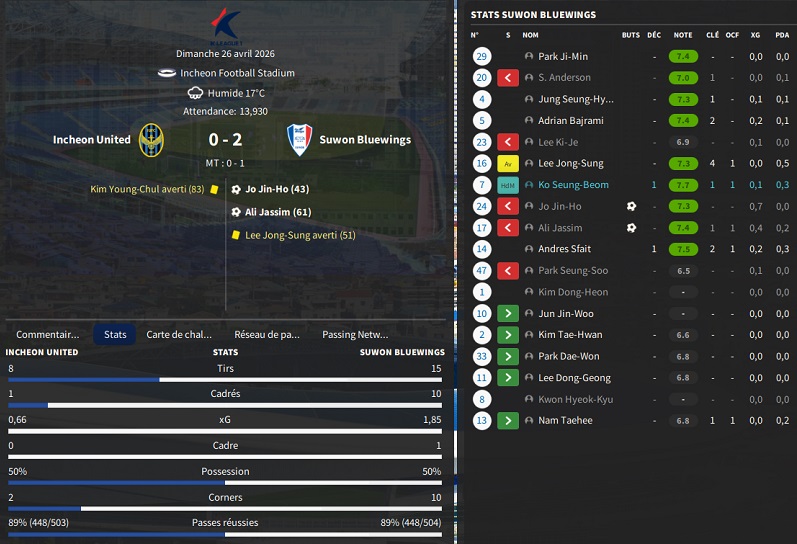Show the Réseau de passes tab
Viewport: 797px width, 544px height.
pos(267,334)
